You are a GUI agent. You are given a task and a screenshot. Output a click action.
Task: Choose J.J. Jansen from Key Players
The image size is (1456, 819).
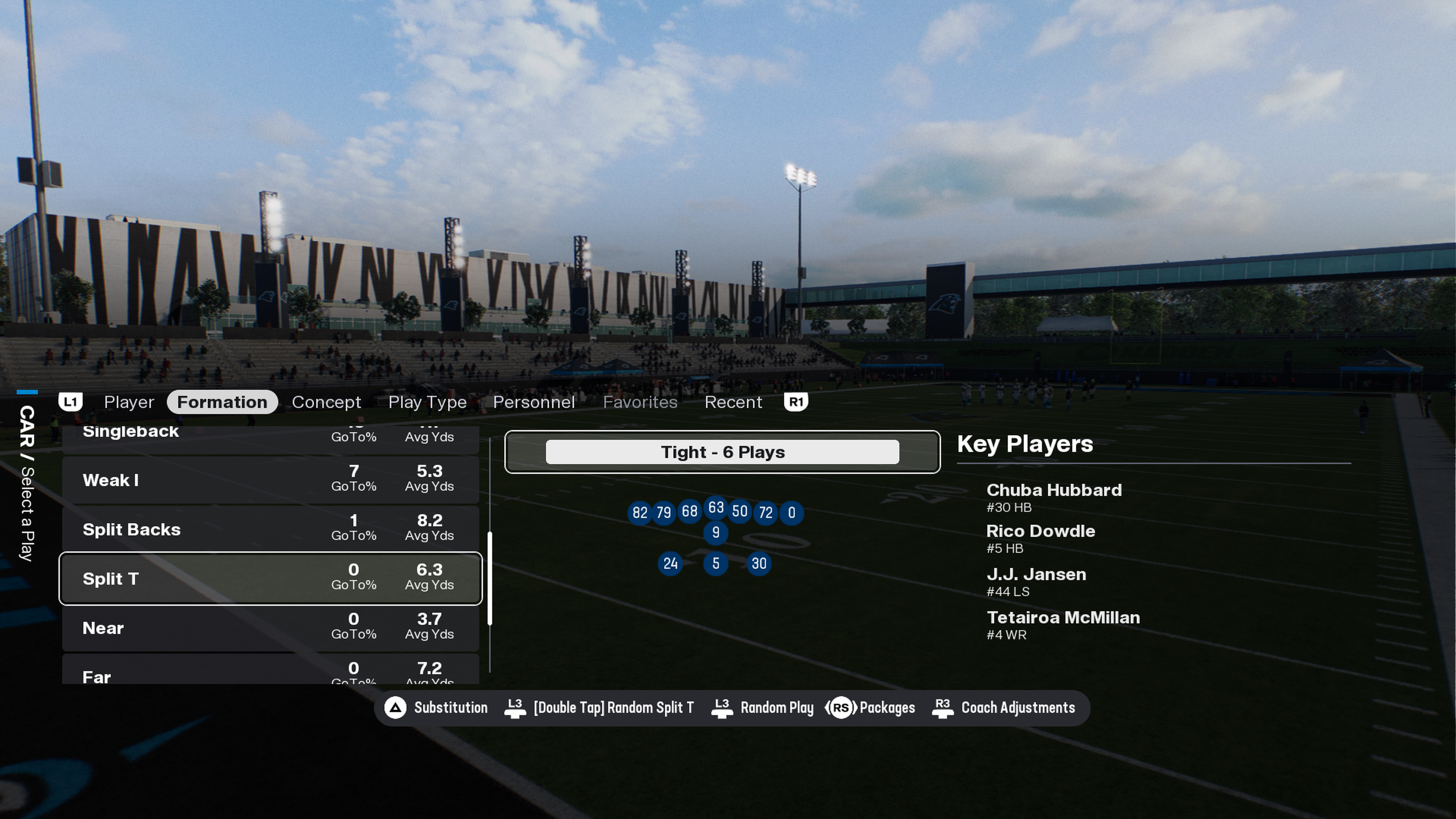click(x=1036, y=581)
